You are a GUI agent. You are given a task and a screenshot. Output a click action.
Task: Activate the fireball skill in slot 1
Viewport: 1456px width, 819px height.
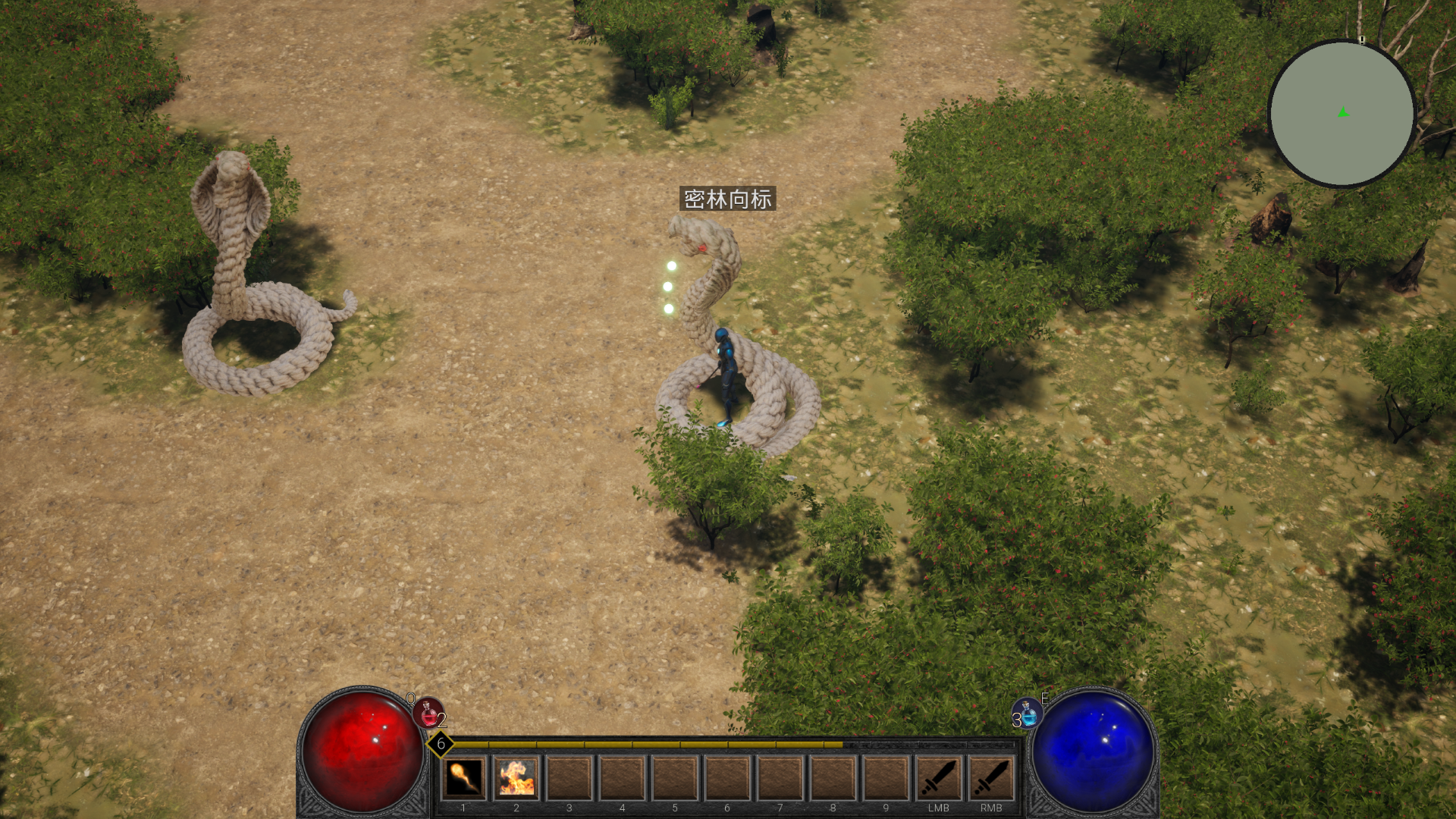[x=463, y=778]
